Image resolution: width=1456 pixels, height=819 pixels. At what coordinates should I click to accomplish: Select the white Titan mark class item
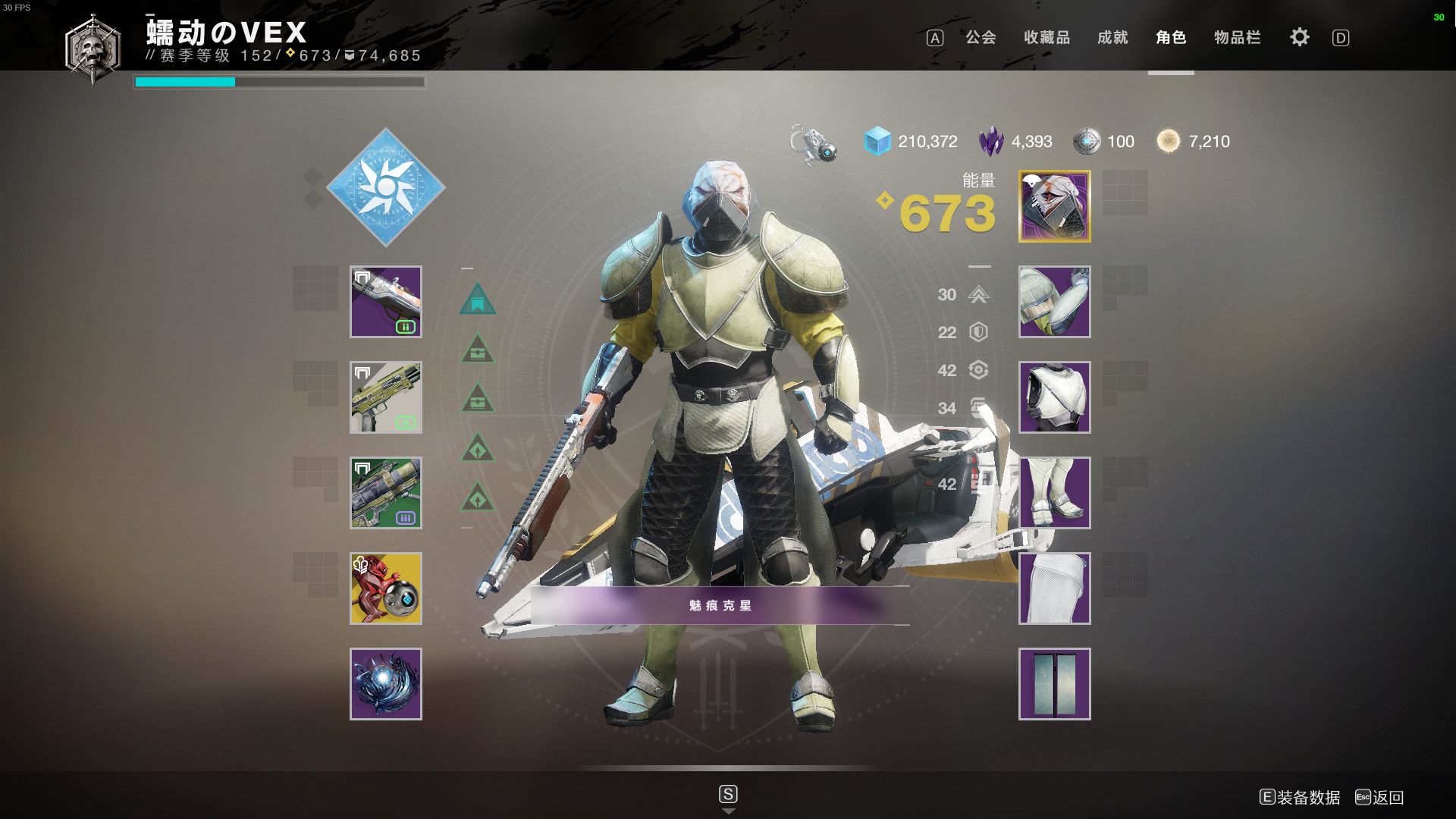[x=1054, y=588]
